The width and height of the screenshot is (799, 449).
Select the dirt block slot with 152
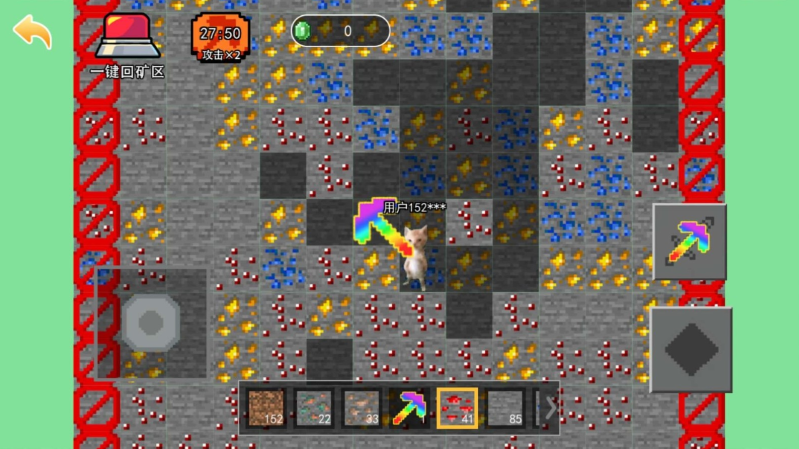[x=266, y=407]
